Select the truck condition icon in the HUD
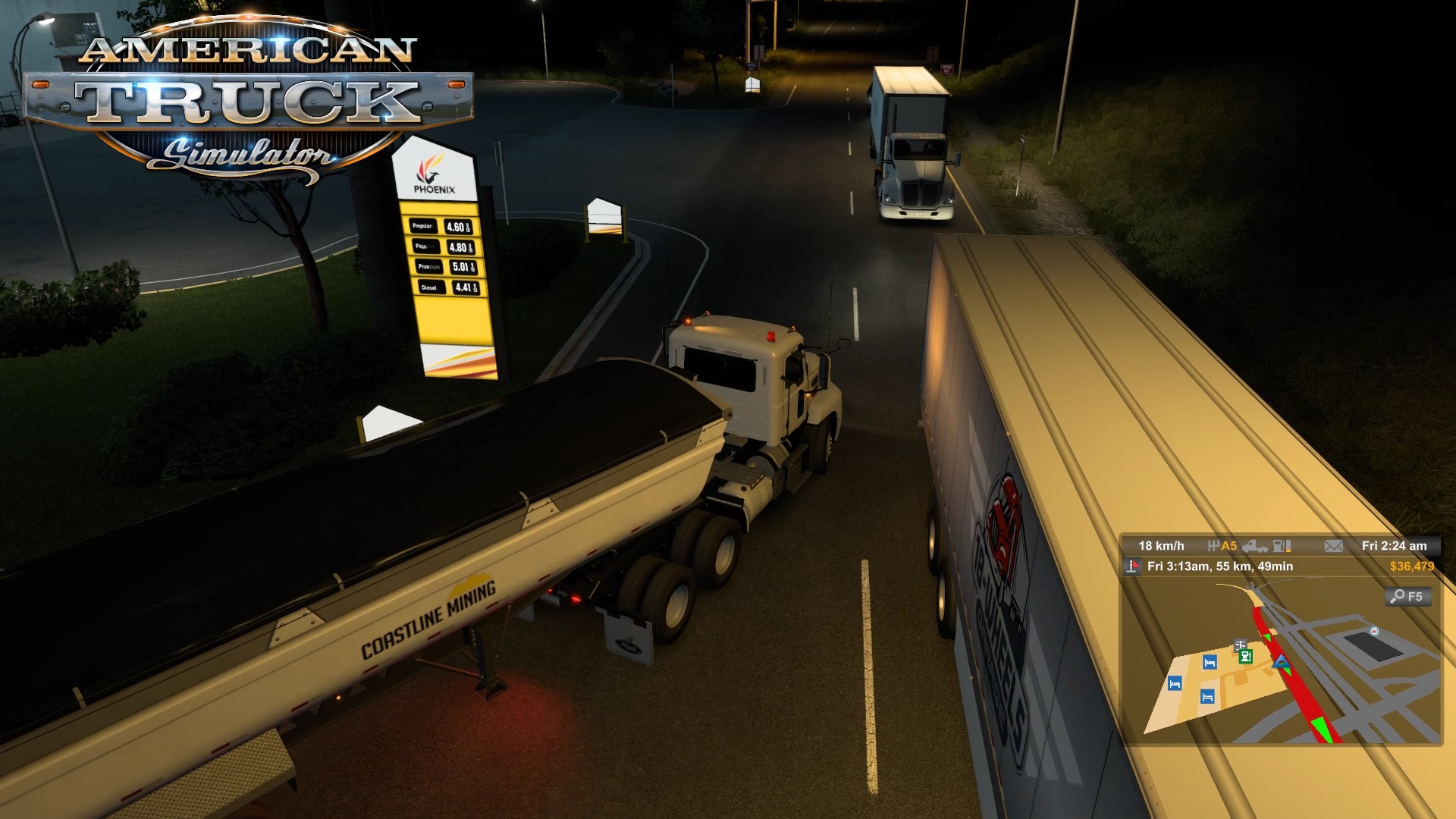The height and width of the screenshot is (819, 1456). [x=1255, y=548]
